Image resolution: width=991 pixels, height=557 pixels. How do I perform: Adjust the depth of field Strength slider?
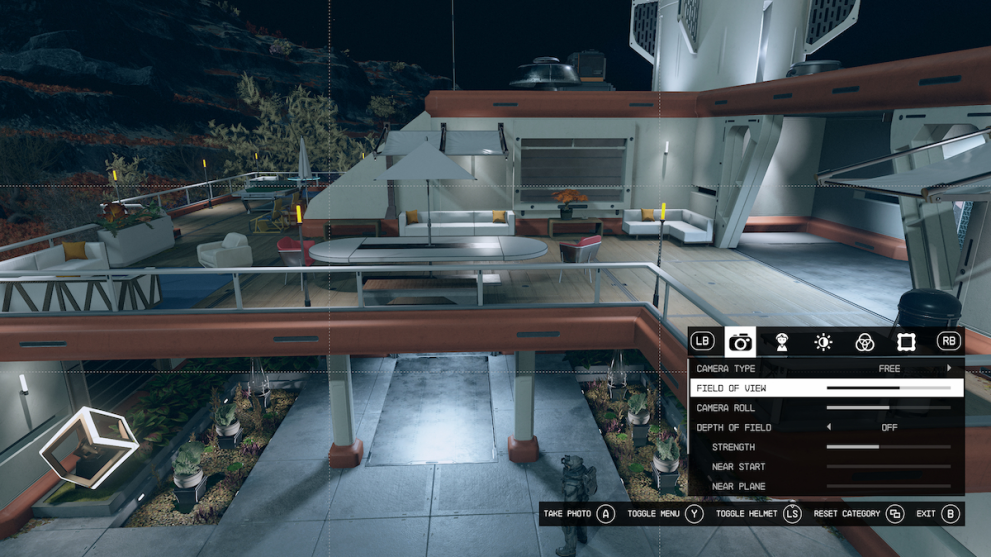coord(888,447)
